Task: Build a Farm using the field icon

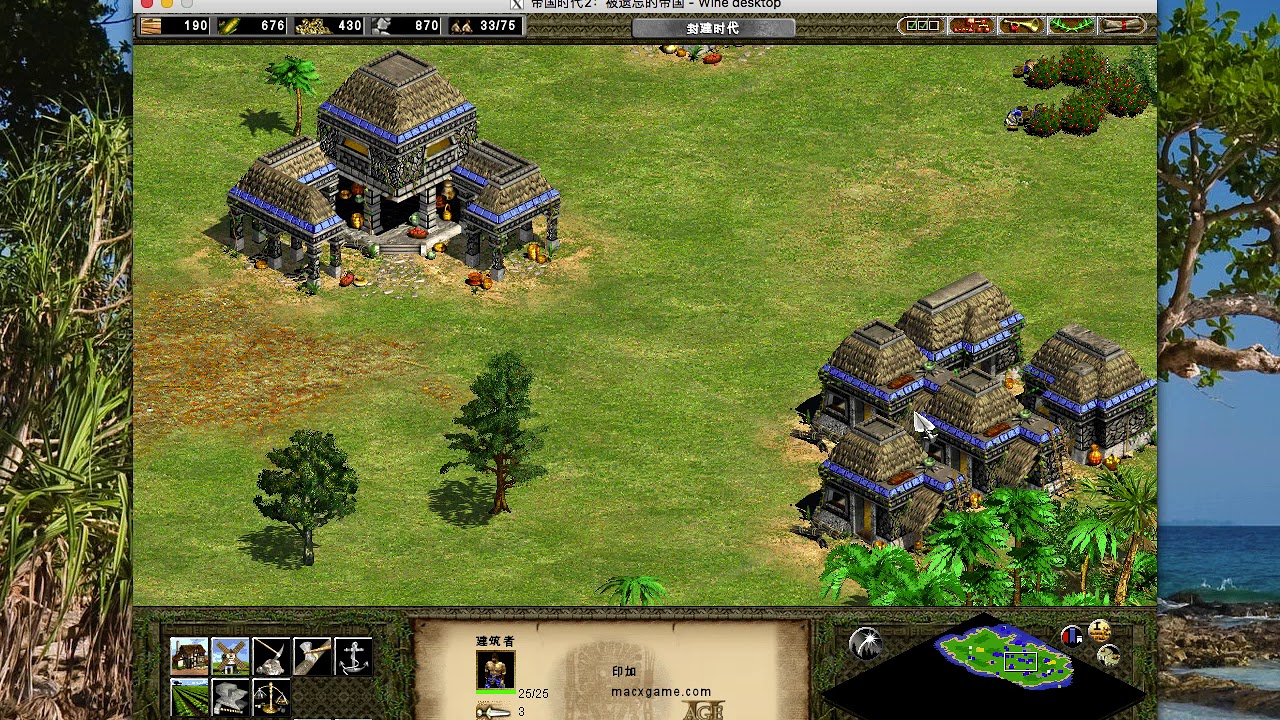Action: coord(189,697)
